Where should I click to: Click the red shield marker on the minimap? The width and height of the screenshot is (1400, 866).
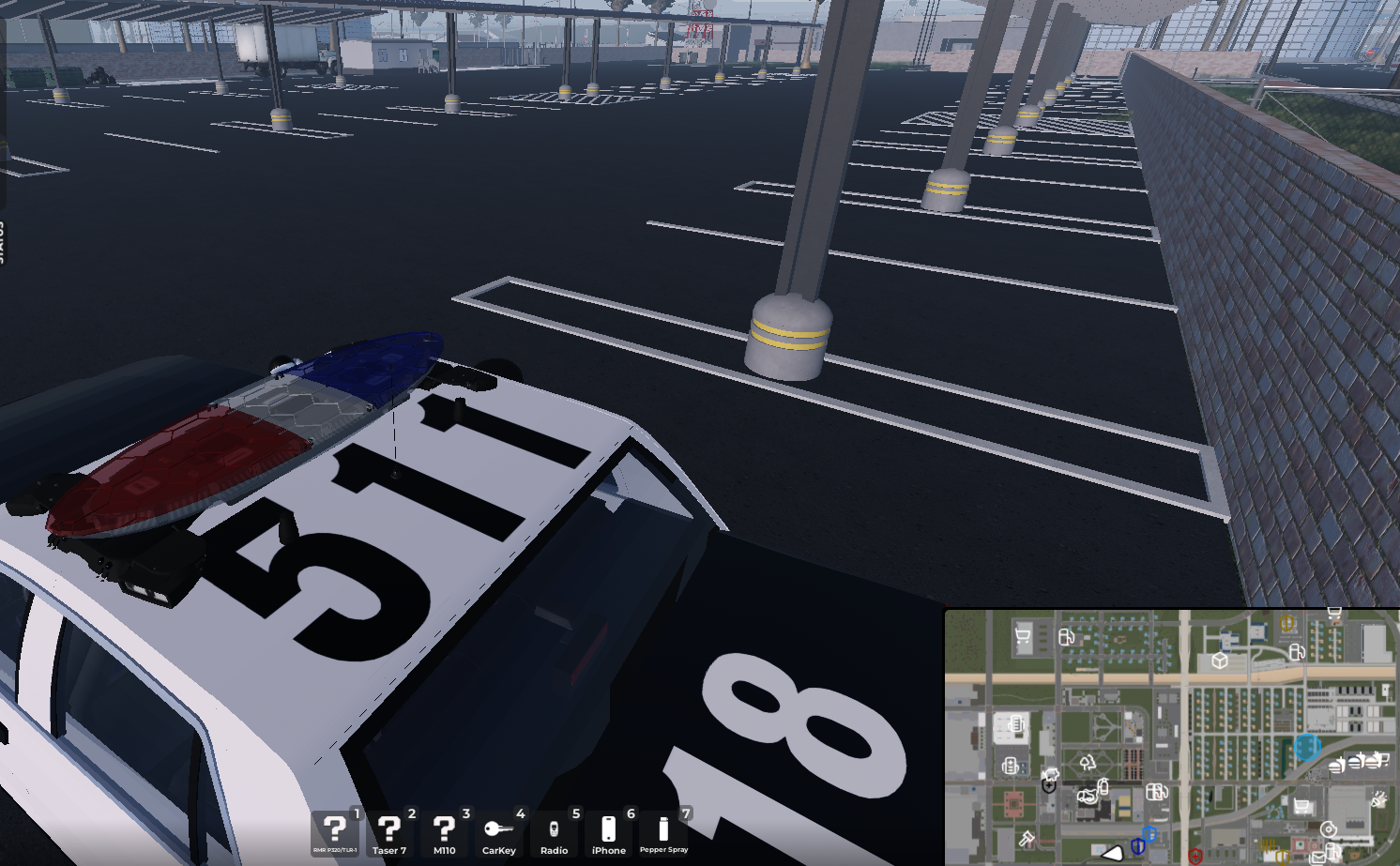click(1195, 856)
